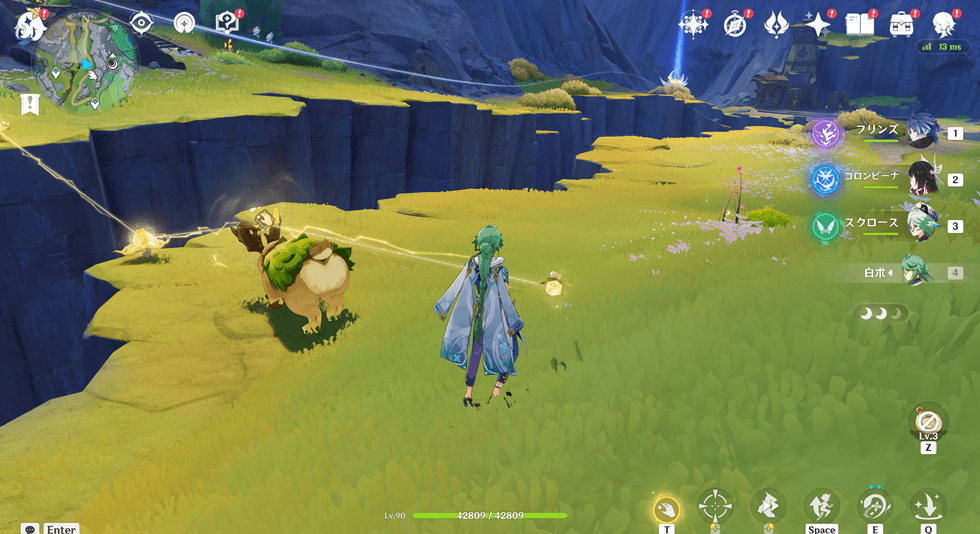980x534 pixels.
Task: Click the exclamation bookmark quest tracker
Action: pyautogui.click(x=30, y=104)
